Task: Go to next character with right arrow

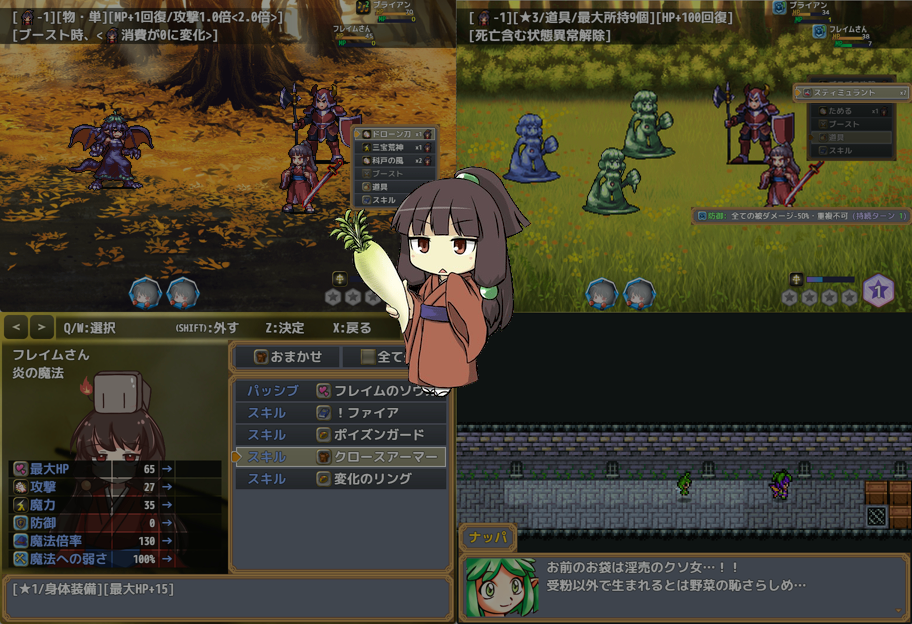Action: click(41, 327)
